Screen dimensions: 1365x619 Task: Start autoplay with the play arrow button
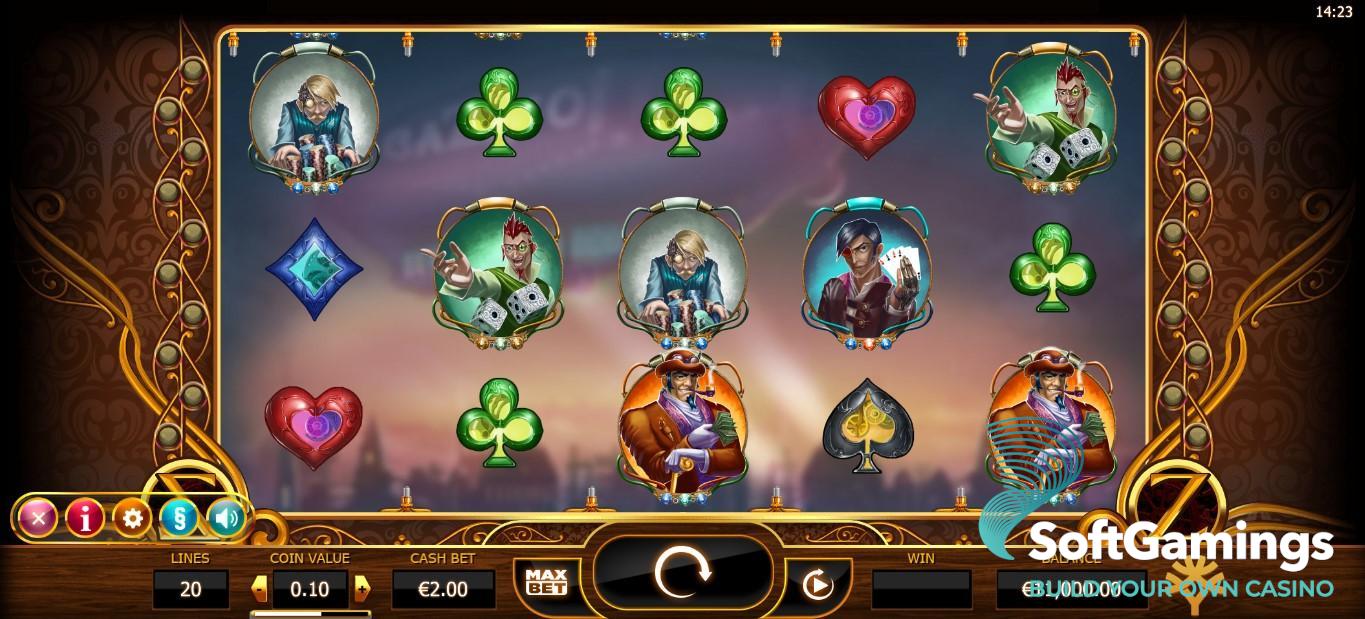818,584
